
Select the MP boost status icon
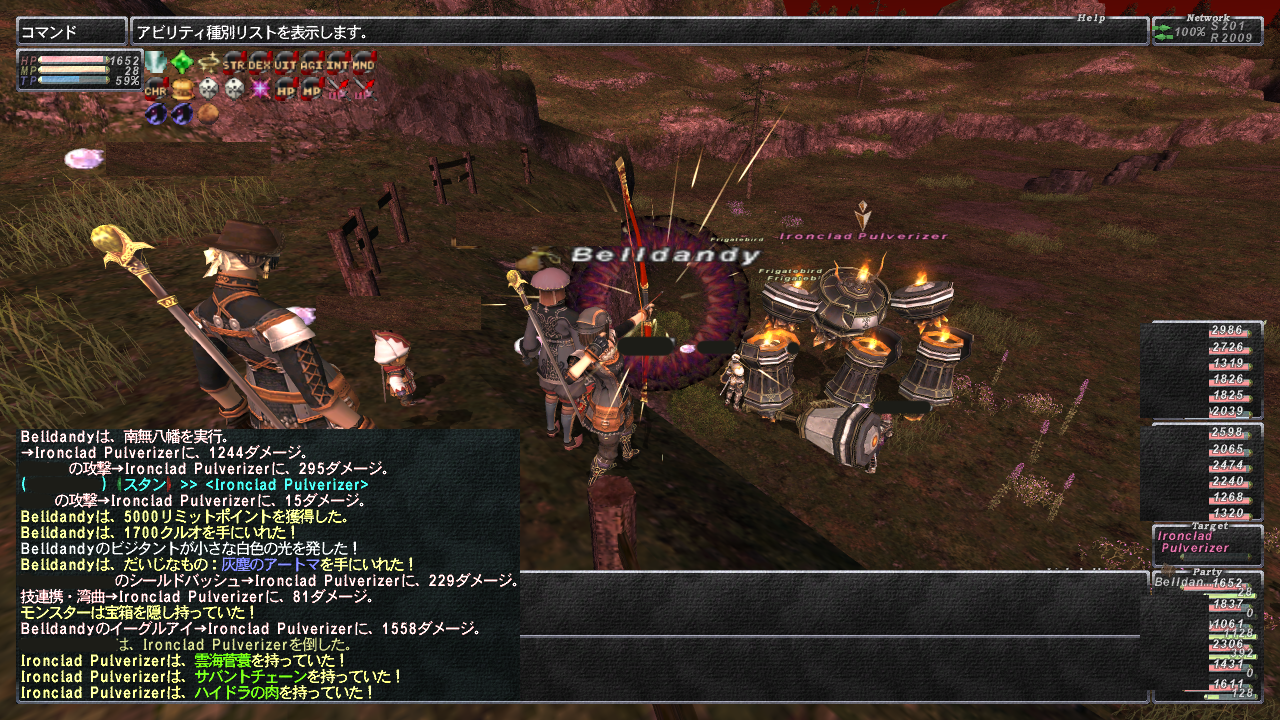click(x=312, y=90)
